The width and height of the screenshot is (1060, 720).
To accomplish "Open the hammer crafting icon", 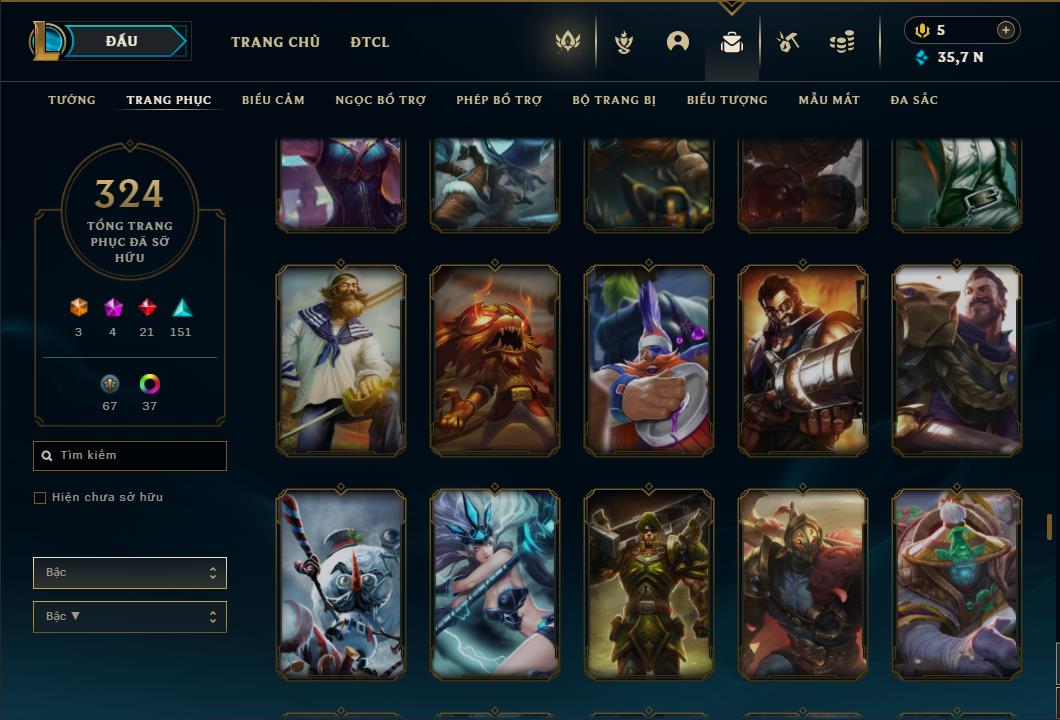I will pos(788,42).
